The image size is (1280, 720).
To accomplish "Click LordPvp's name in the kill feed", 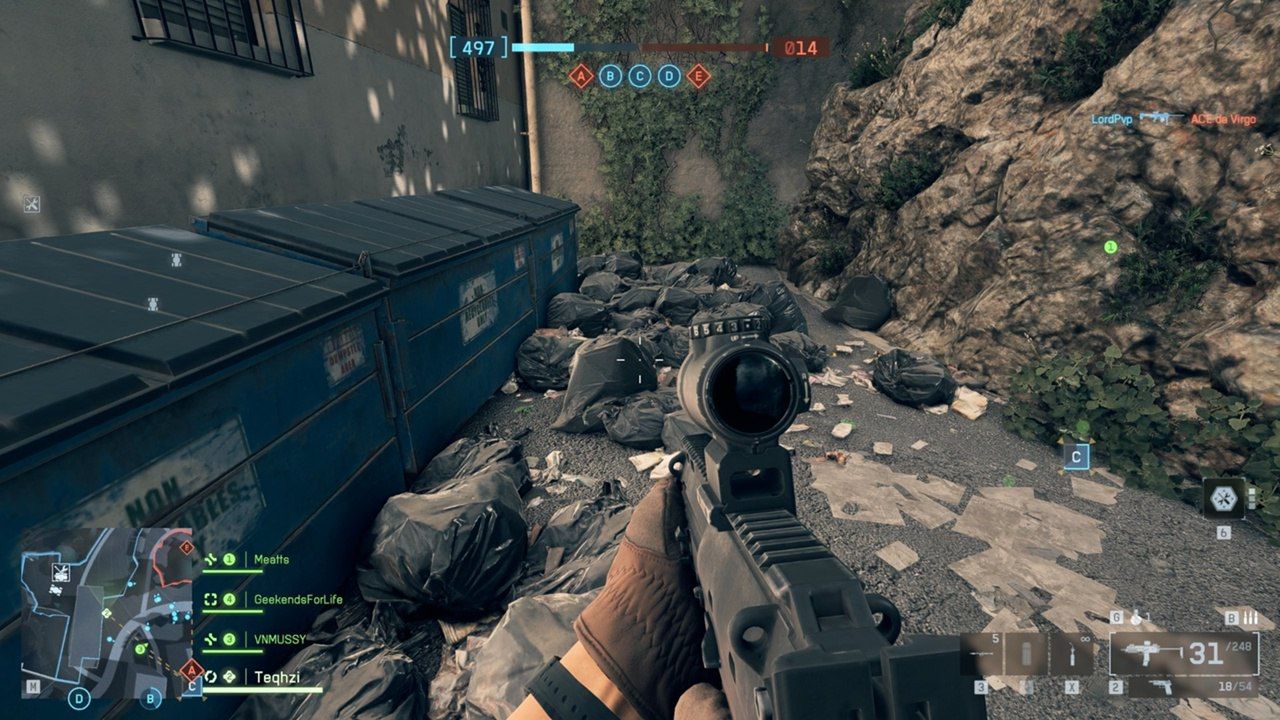I will (x=1110, y=117).
